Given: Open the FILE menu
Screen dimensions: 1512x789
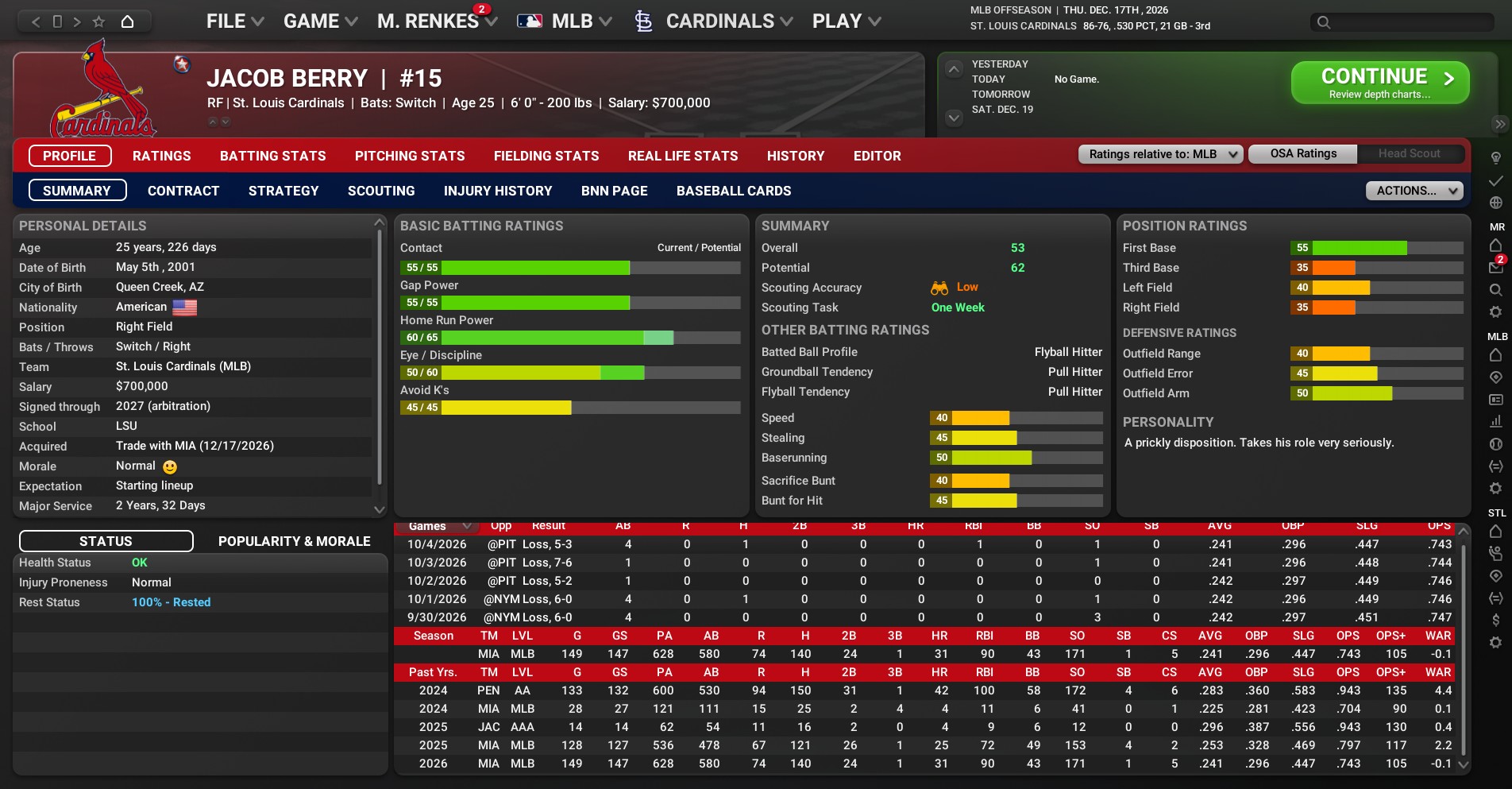Looking at the screenshot, I should point(234,21).
